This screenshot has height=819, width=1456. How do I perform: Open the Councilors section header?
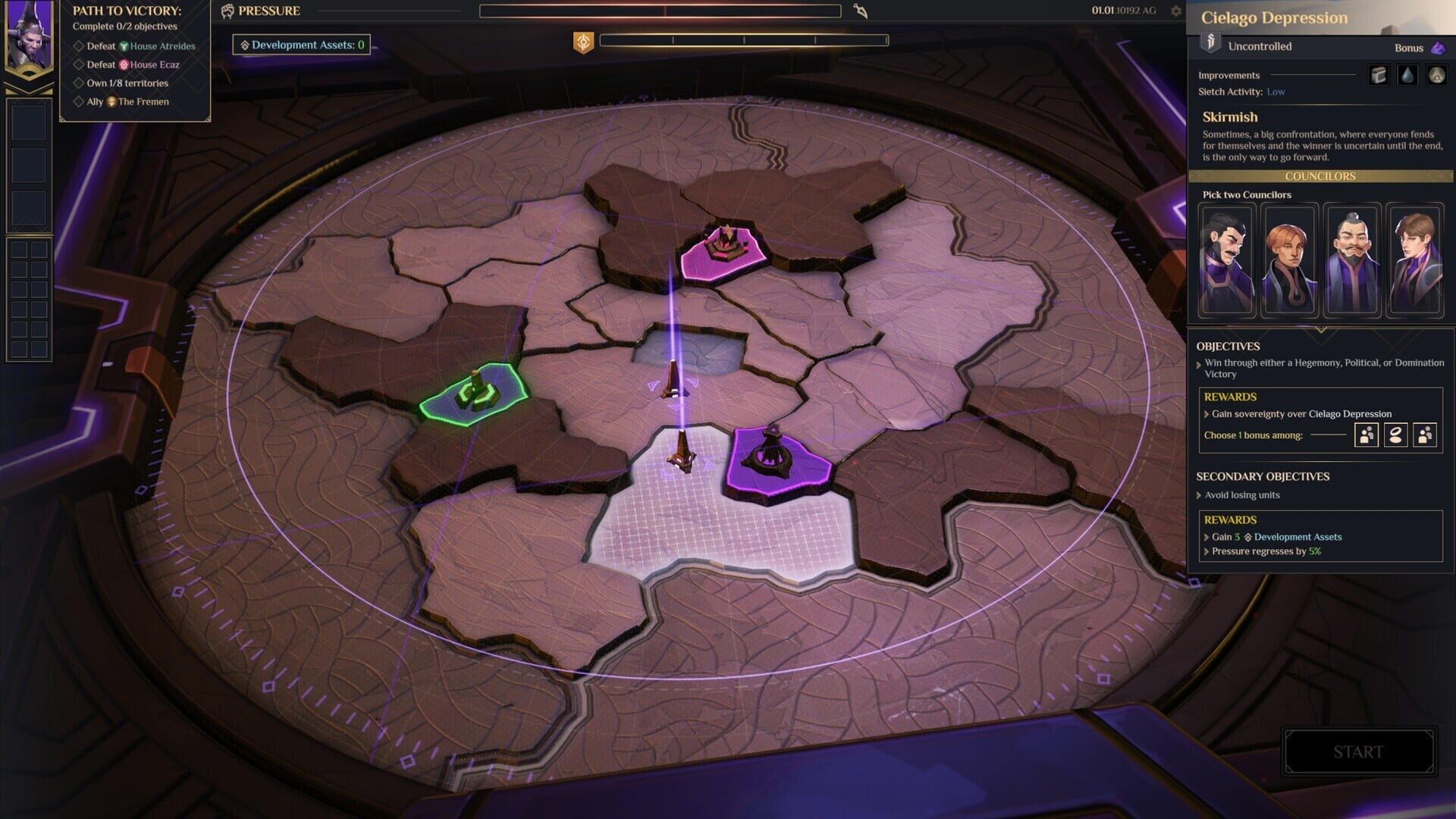click(x=1320, y=176)
